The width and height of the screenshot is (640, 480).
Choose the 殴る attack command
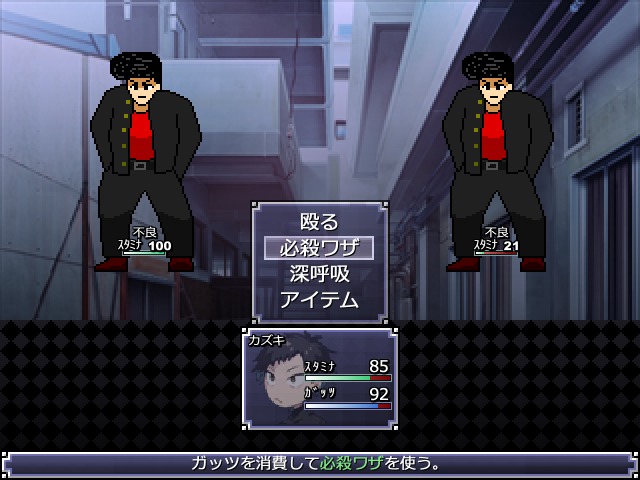point(319,222)
